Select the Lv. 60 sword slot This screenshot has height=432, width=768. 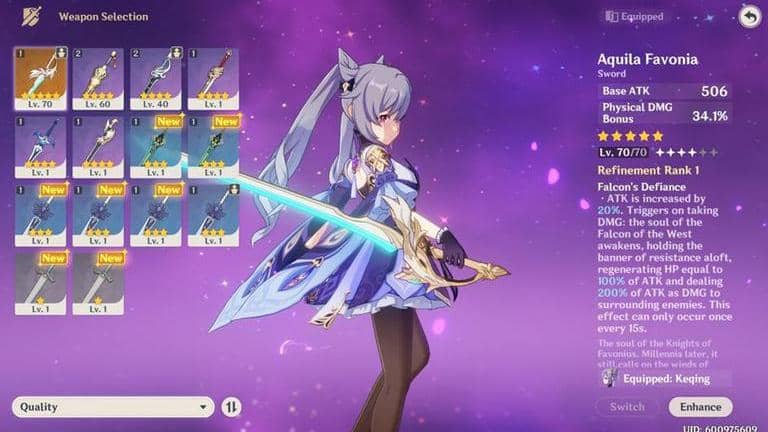(97, 78)
